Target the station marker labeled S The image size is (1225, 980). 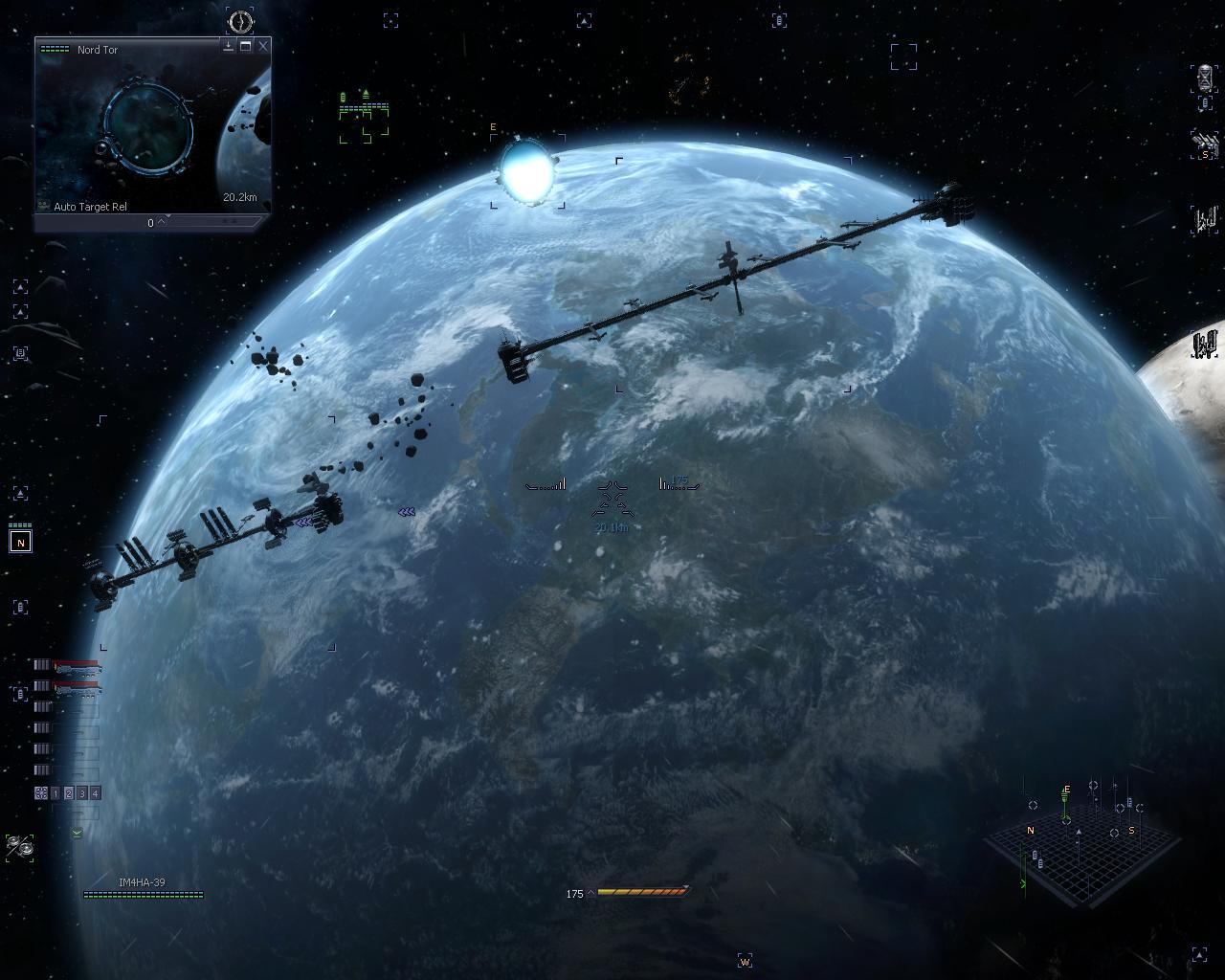pos(1205,145)
